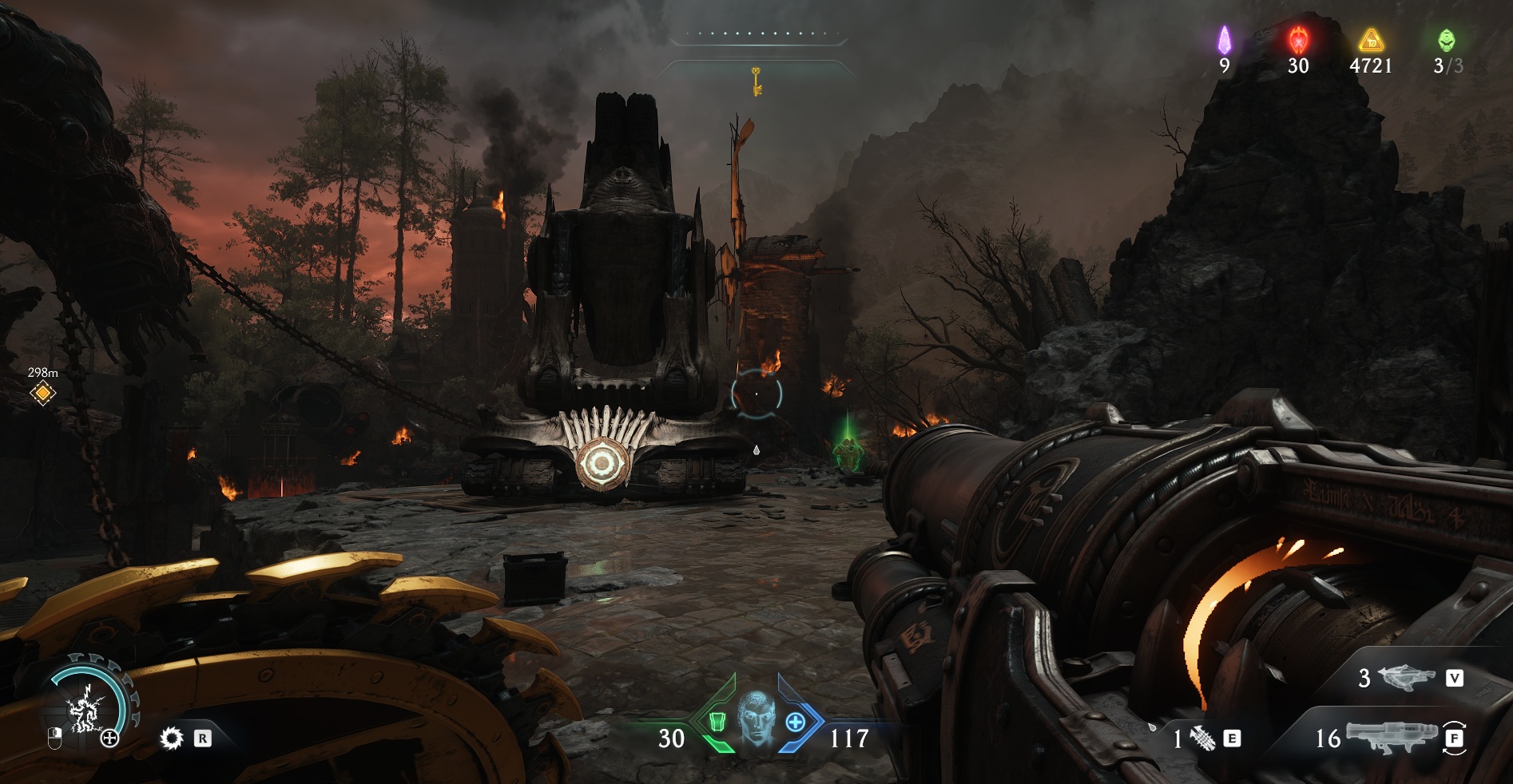Viewport: 1513px width, 784px height.
Task: Click the blue health cross icon
Action: [x=795, y=722]
